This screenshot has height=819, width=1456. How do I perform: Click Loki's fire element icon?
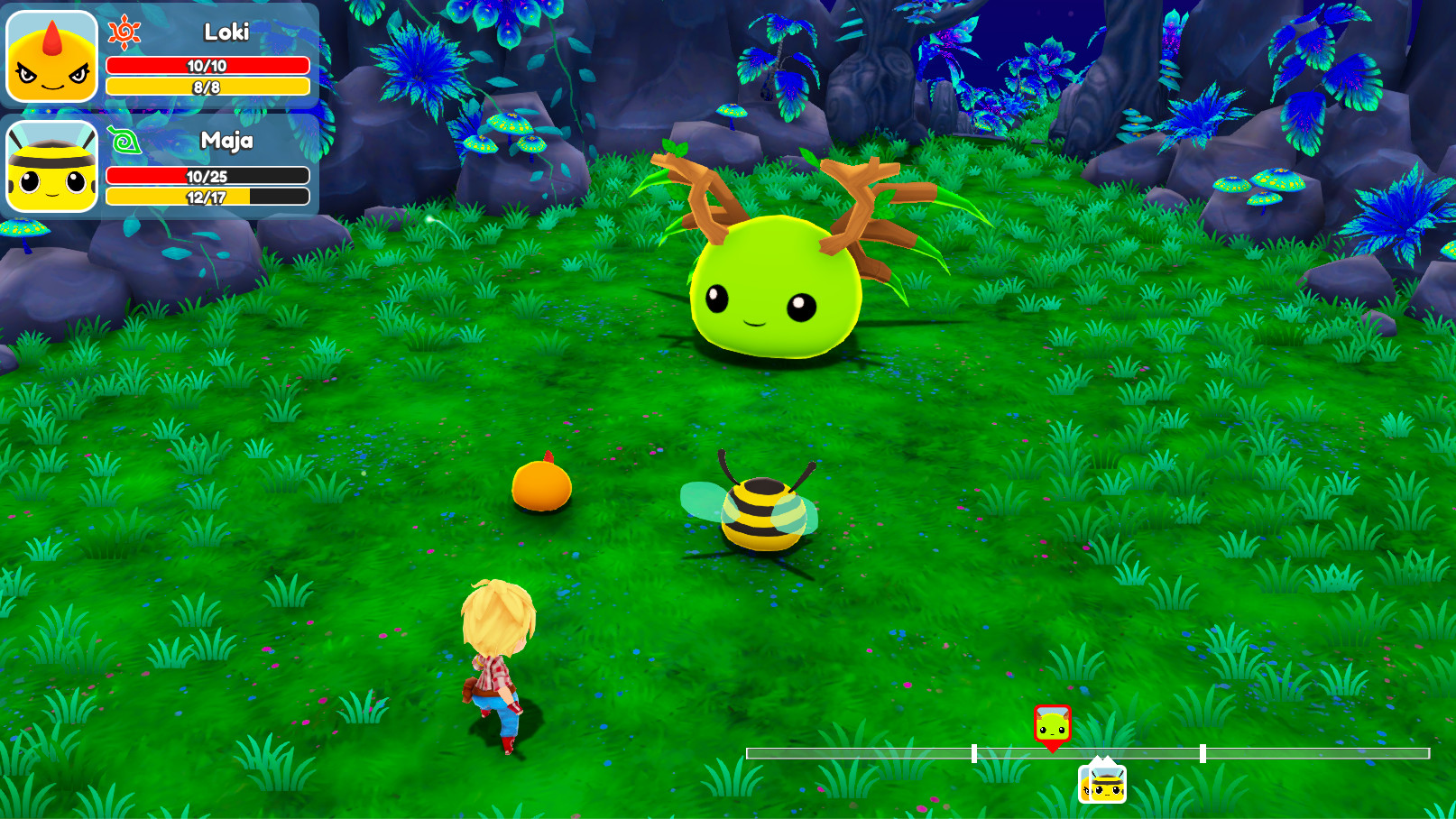124,32
